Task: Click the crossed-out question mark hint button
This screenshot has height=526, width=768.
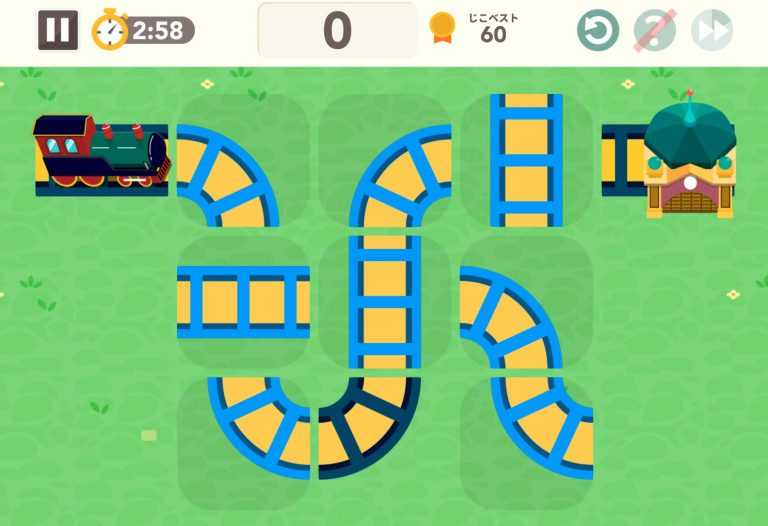Action: (x=655, y=31)
